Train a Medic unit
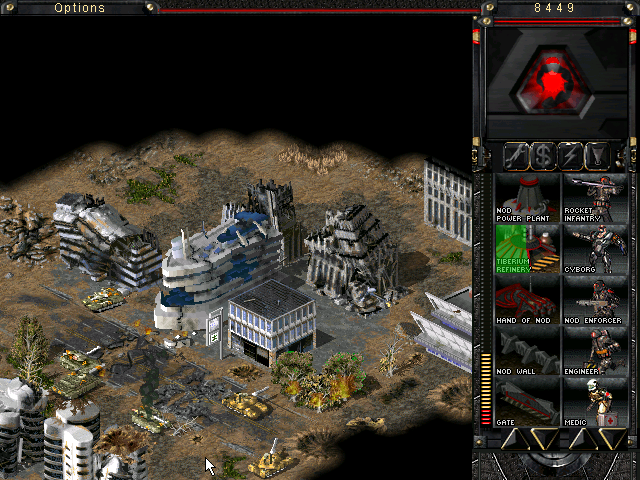640x480 pixels. click(x=595, y=402)
